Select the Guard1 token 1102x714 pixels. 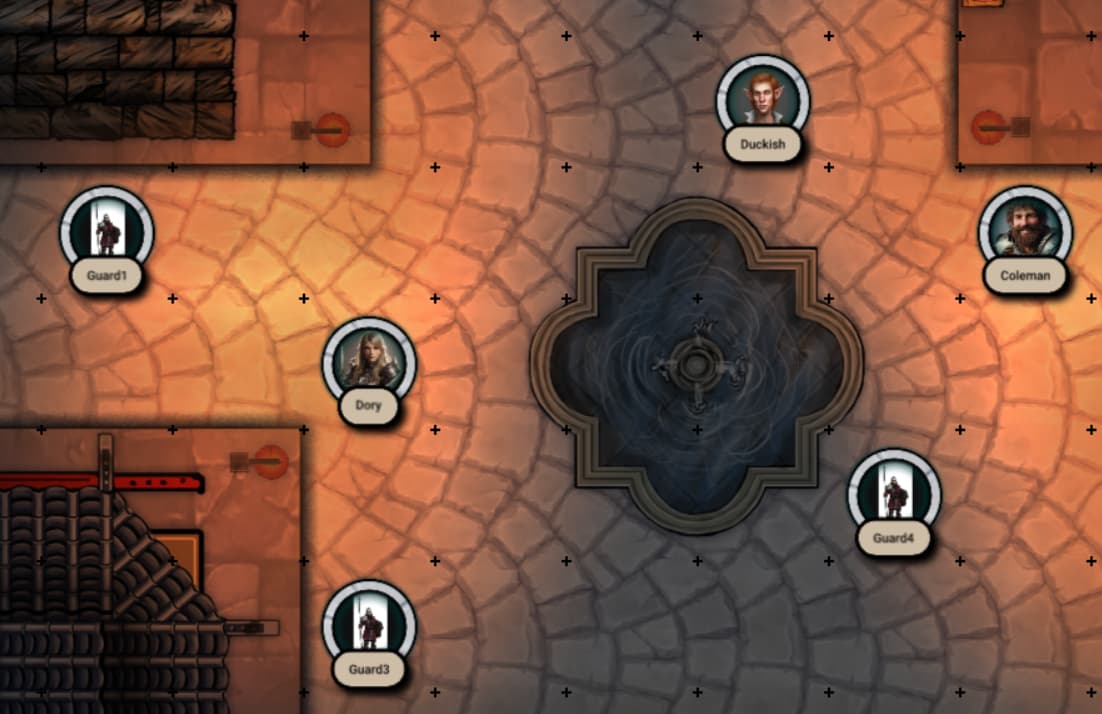click(x=106, y=232)
